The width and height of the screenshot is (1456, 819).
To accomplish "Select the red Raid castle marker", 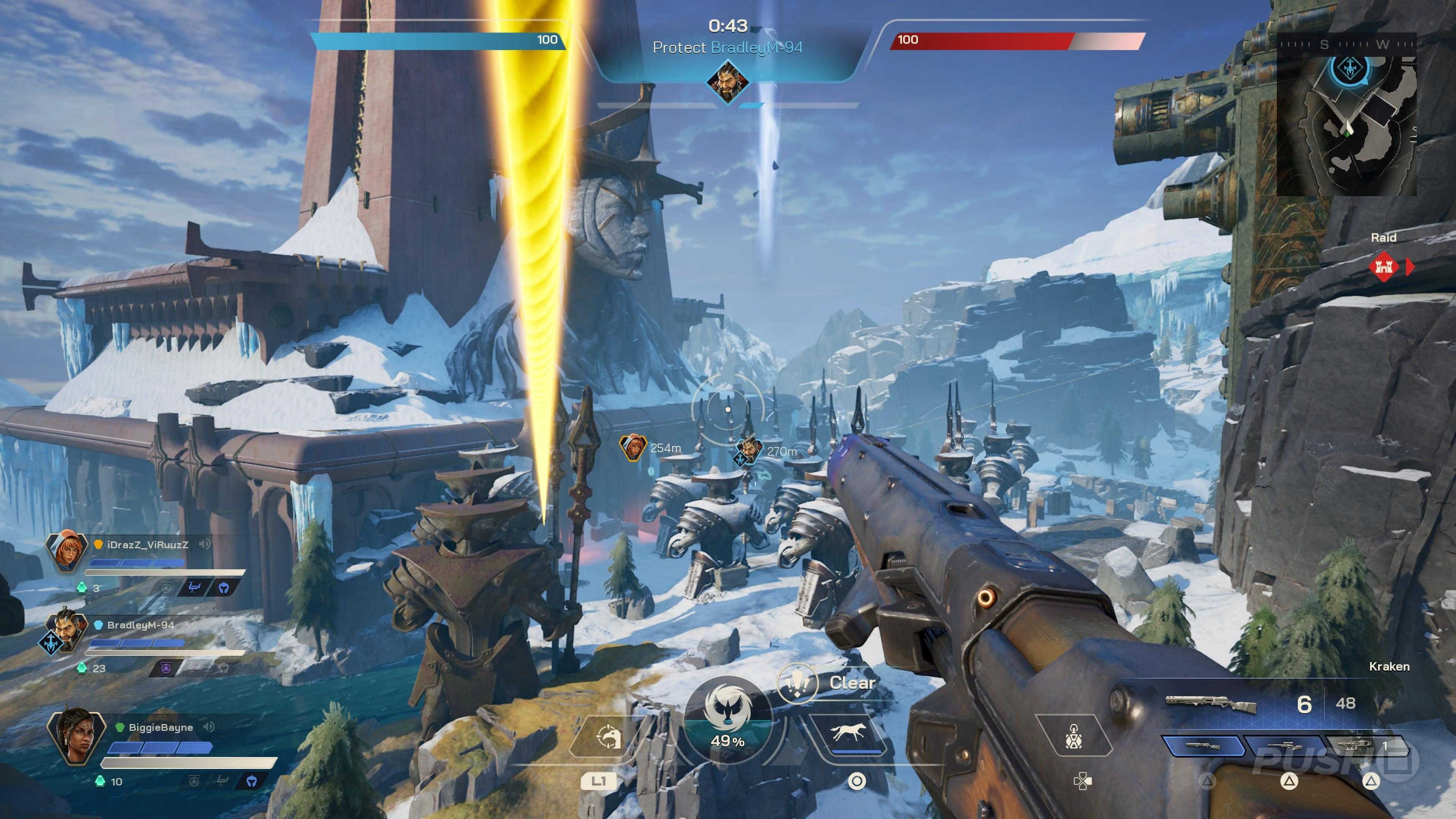I will point(1383,267).
